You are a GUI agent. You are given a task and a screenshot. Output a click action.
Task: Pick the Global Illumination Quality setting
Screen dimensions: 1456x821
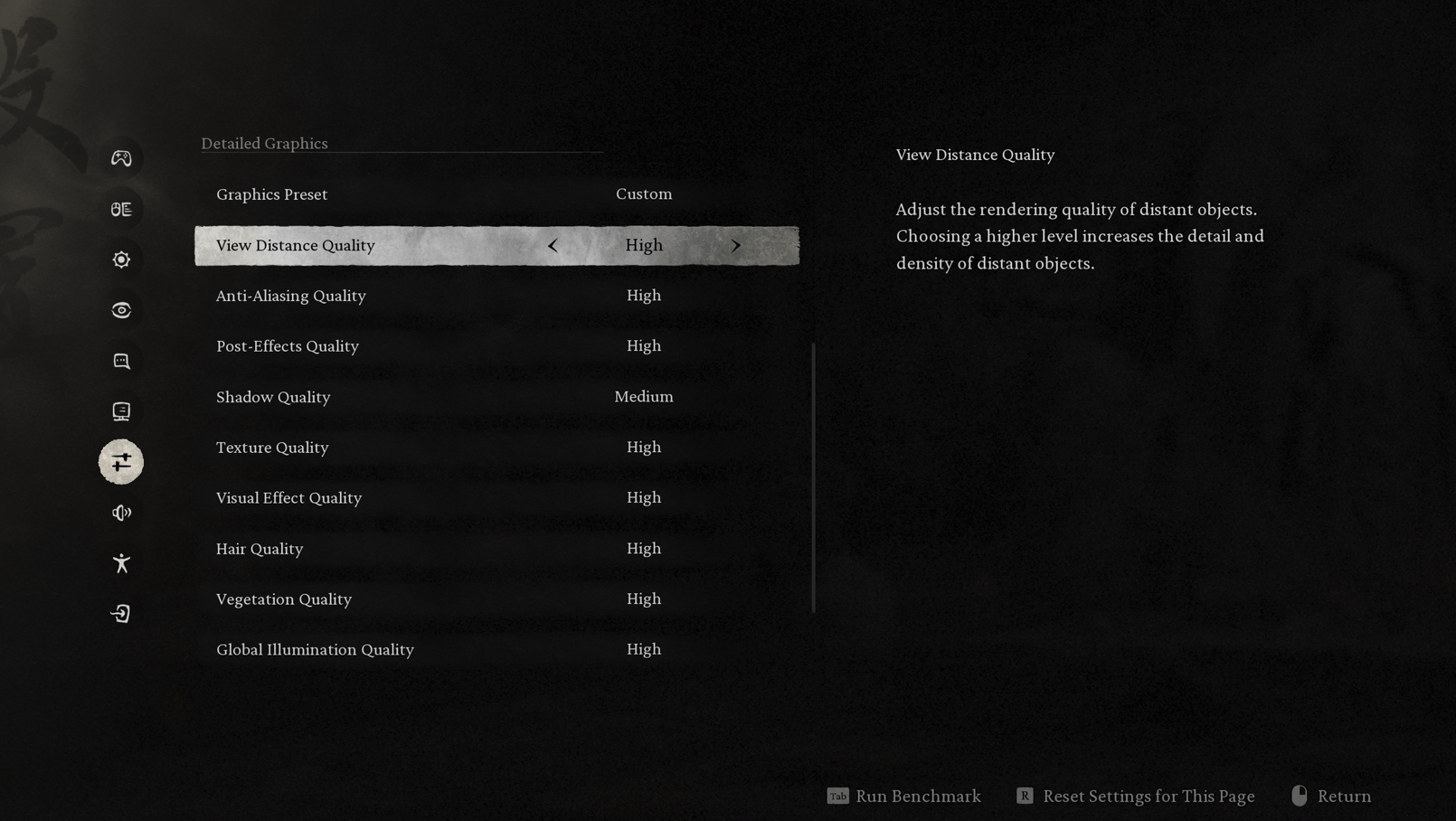coord(496,650)
